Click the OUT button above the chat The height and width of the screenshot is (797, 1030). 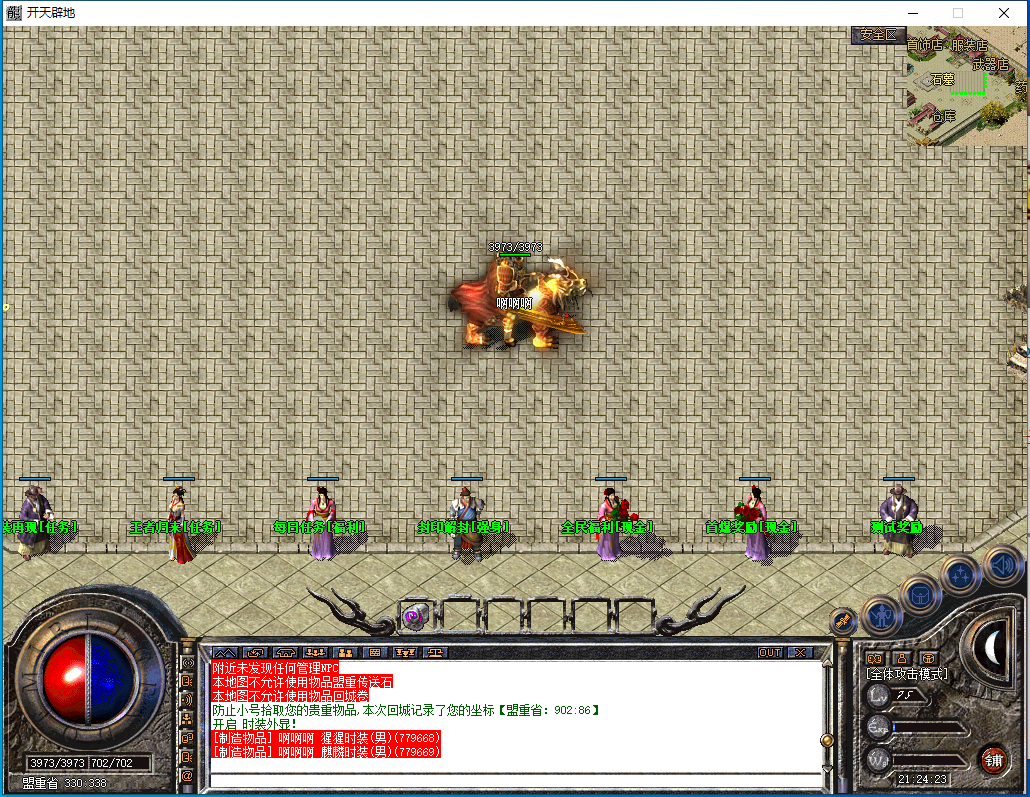point(770,652)
